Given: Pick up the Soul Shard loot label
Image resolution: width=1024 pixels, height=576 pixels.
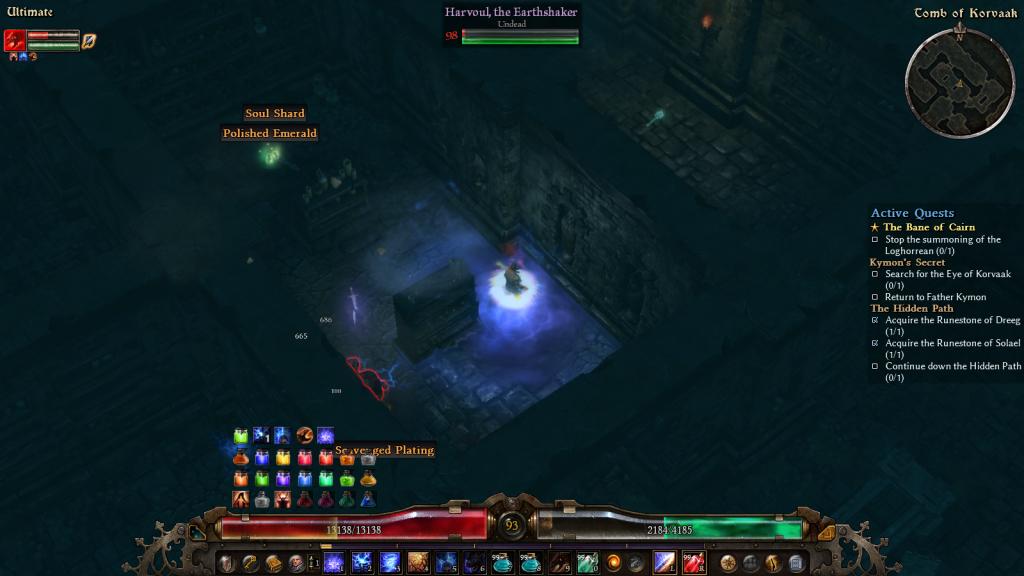Looking at the screenshot, I should point(275,114).
